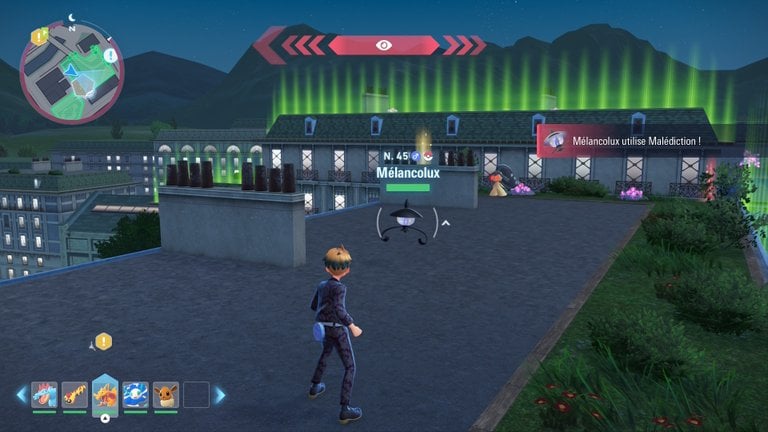This screenshot has width=768, height=432.
Task: Click the Mélancolux utilise Malédiction notification
Action: point(640,142)
